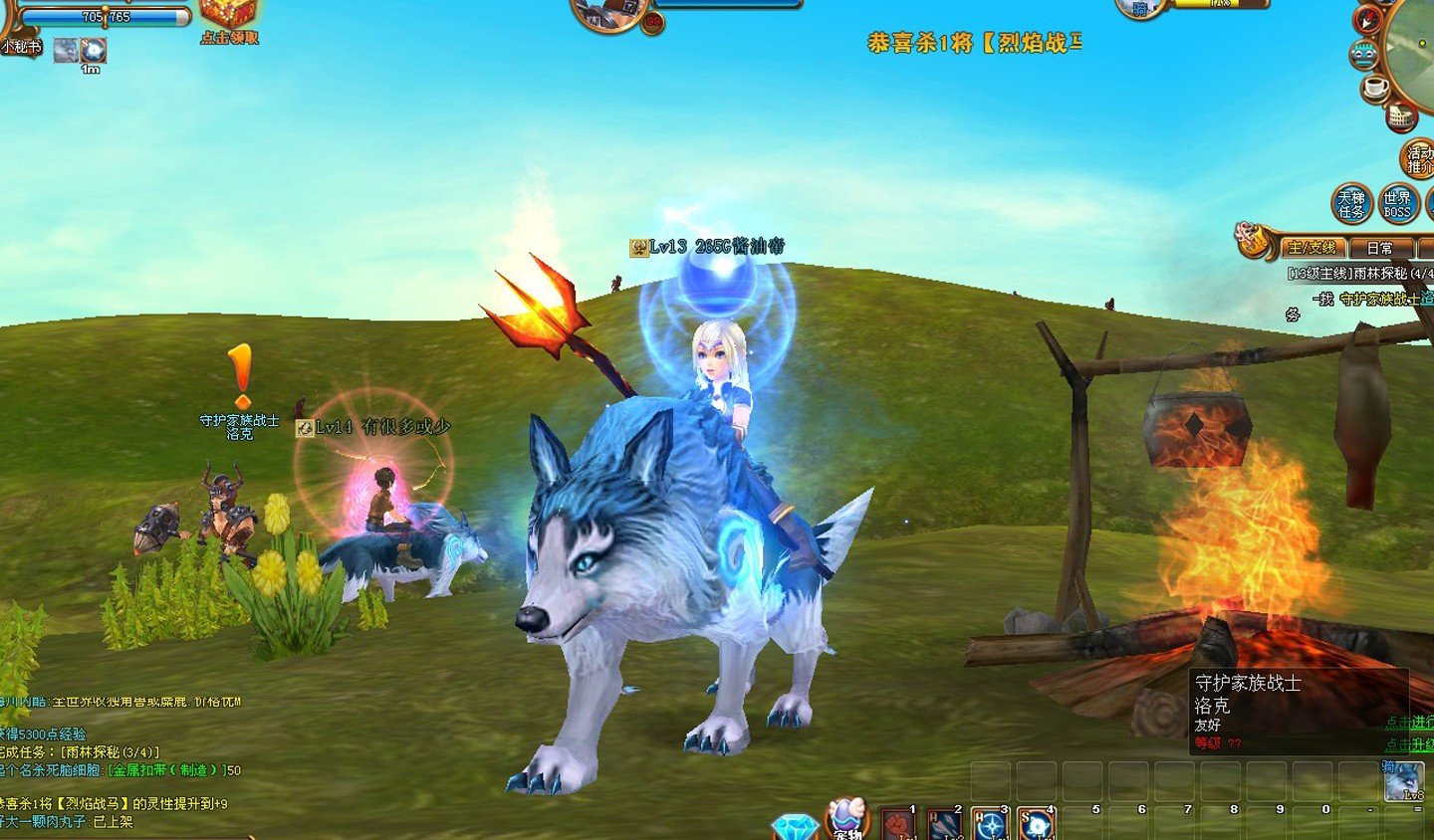The width and height of the screenshot is (1434, 840).
Task: Cast the glowing orb skill in slot 4
Action: pyautogui.click(x=1036, y=824)
